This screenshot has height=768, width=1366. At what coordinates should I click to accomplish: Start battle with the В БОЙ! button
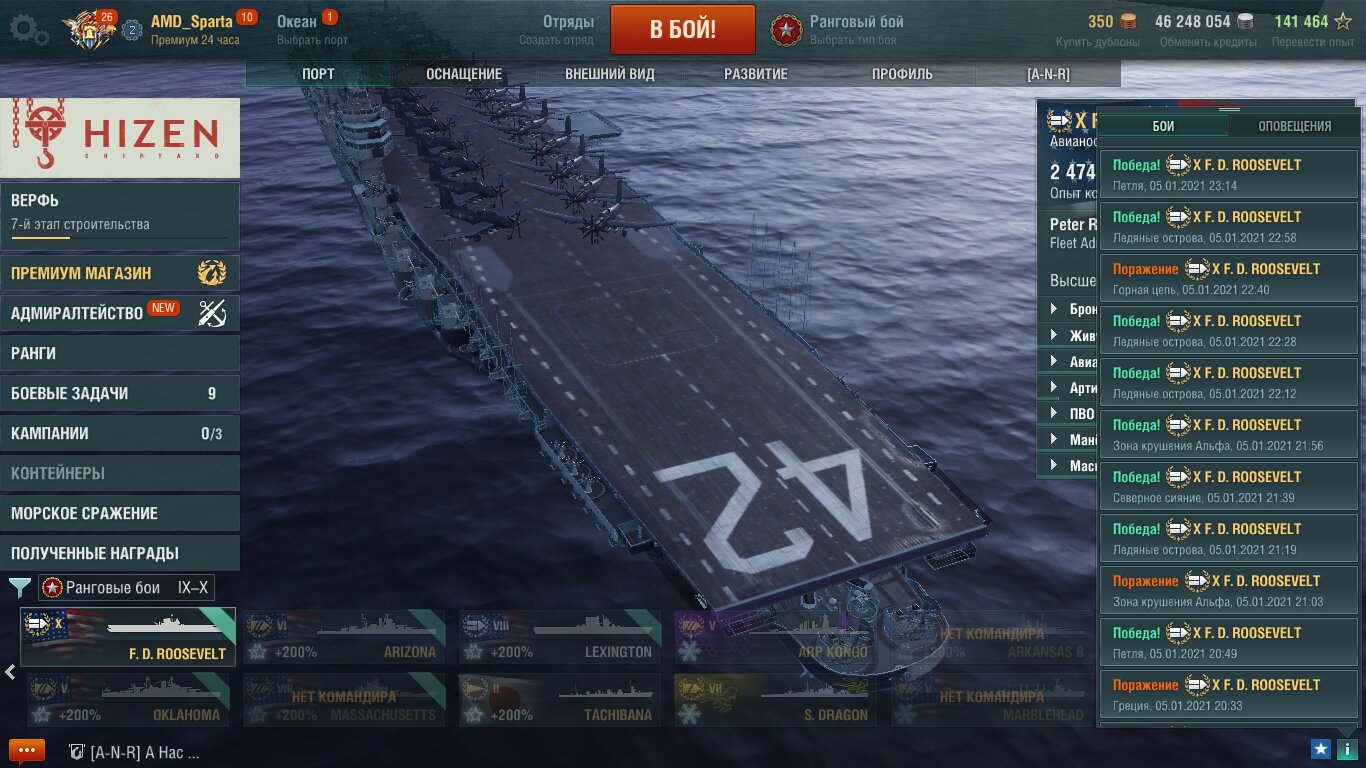[682, 29]
